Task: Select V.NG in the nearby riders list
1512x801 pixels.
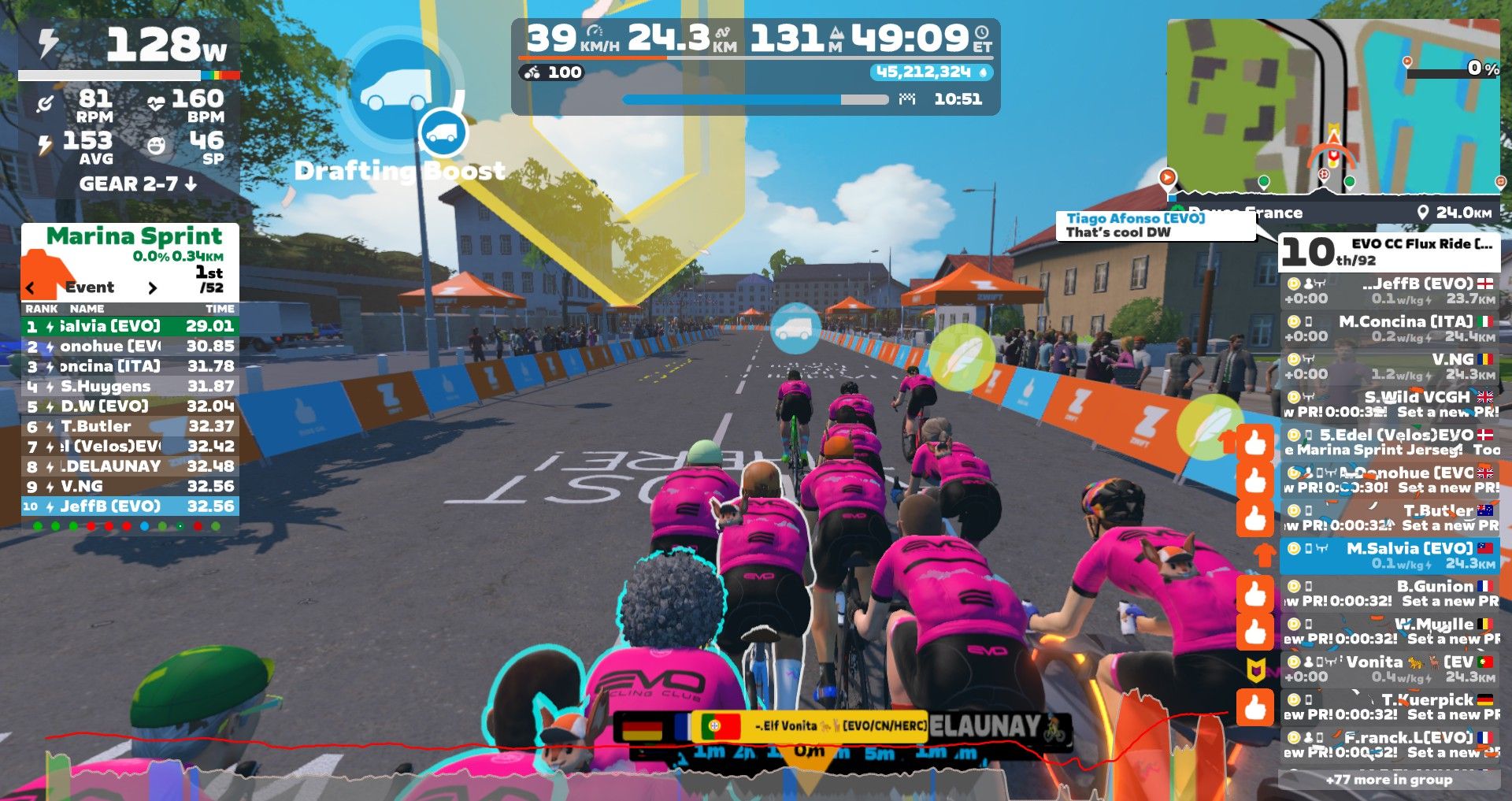Action: [x=1390, y=366]
